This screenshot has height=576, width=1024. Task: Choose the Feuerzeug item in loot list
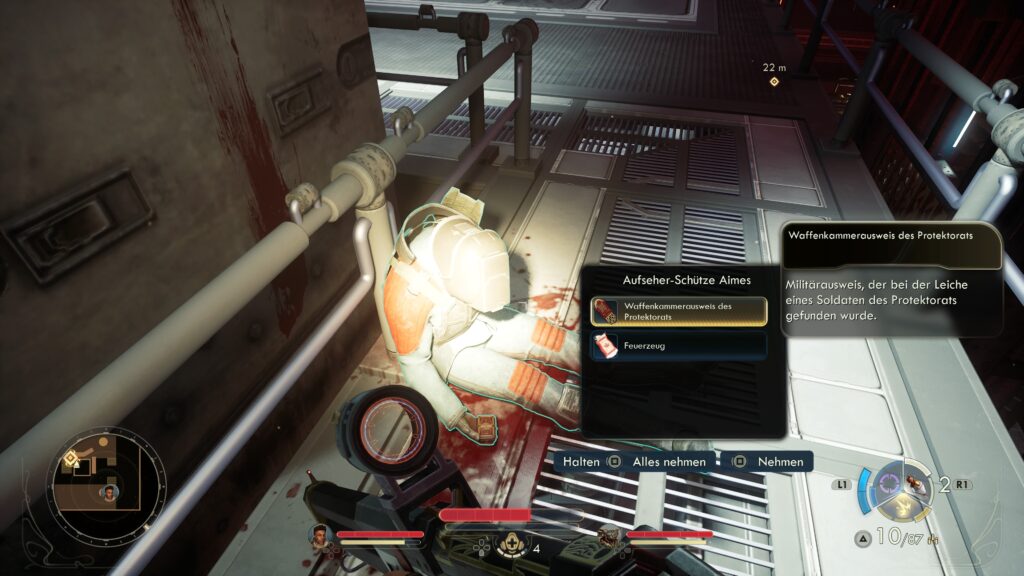tap(678, 346)
